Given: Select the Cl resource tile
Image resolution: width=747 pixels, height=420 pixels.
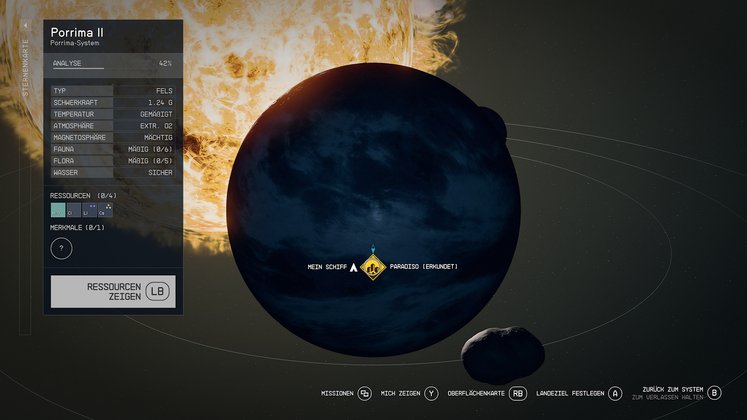Looking at the screenshot, I should (x=73, y=210).
